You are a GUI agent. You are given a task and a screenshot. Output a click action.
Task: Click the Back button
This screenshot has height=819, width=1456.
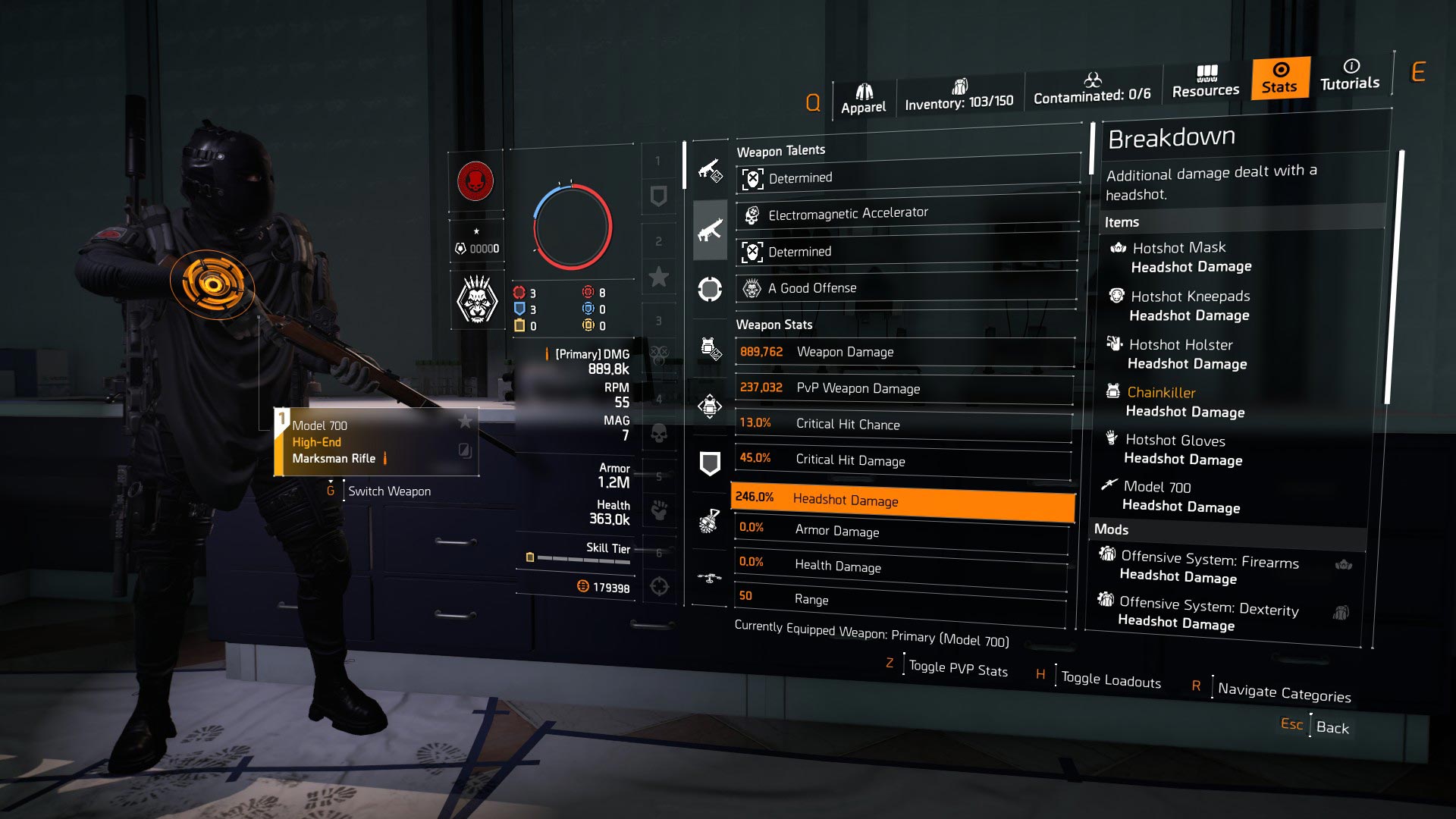tap(1332, 727)
